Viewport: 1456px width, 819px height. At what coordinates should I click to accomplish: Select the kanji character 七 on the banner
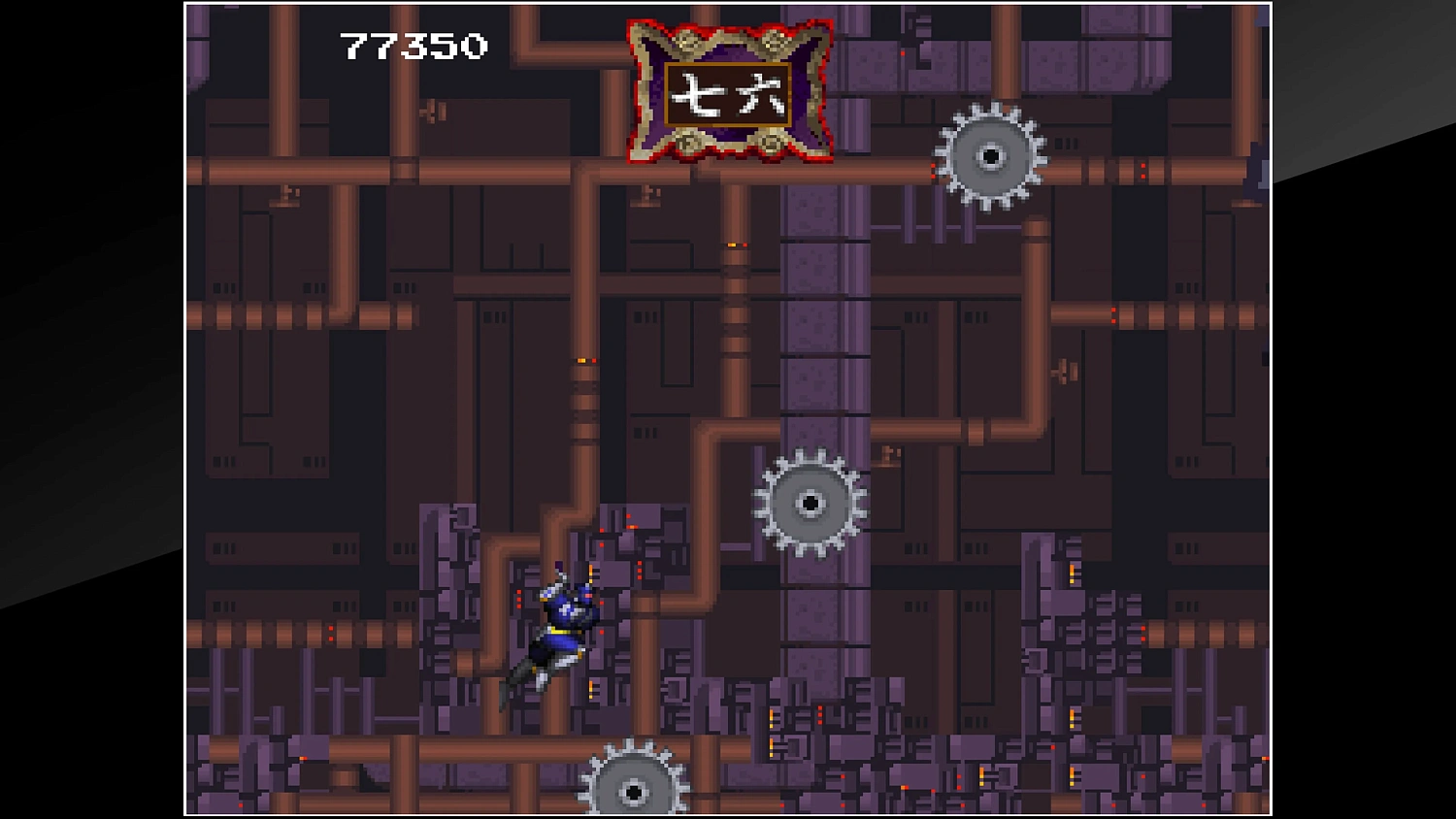695,94
